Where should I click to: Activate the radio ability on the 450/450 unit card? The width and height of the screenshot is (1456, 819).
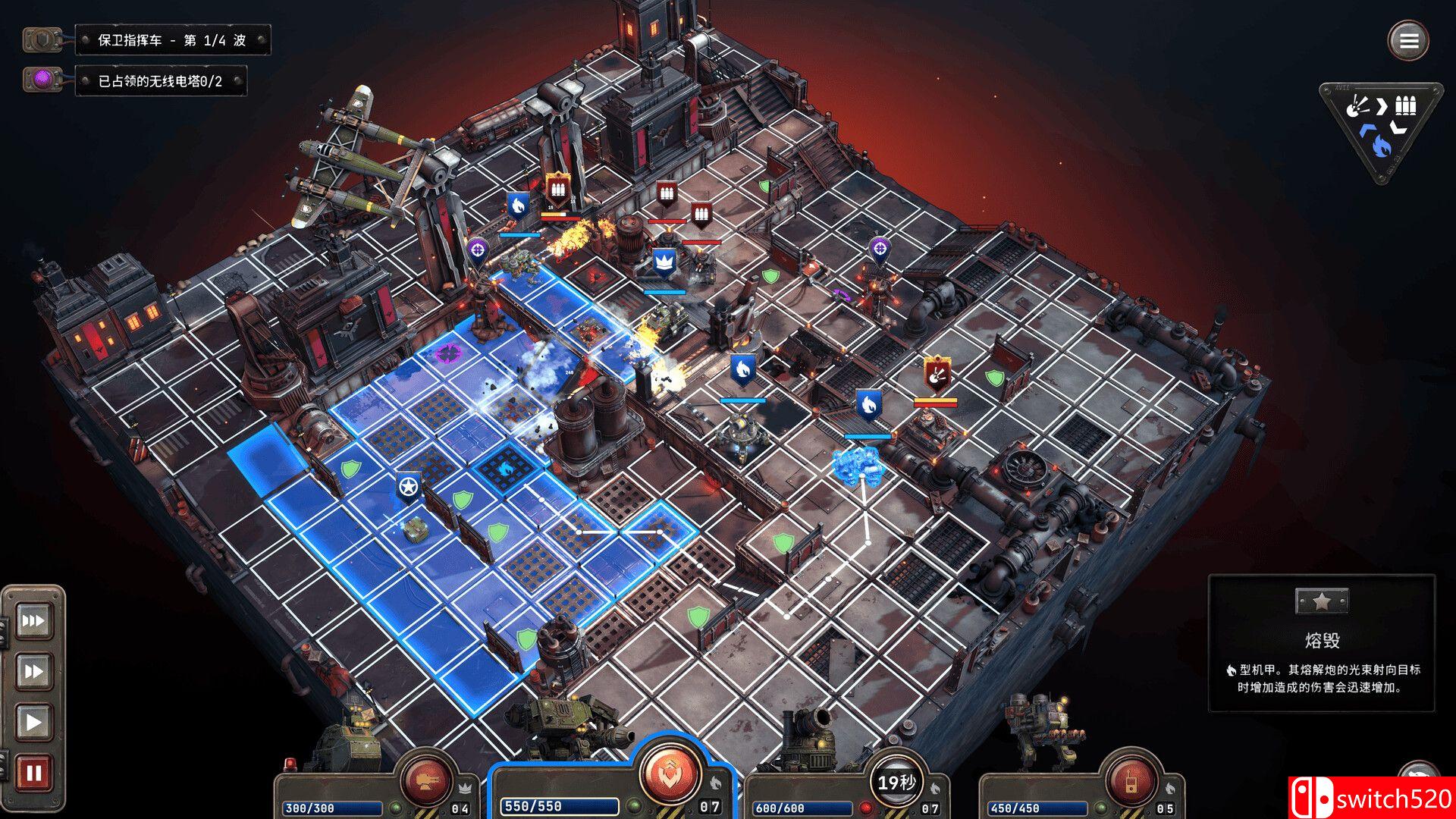click(x=1130, y=781)
